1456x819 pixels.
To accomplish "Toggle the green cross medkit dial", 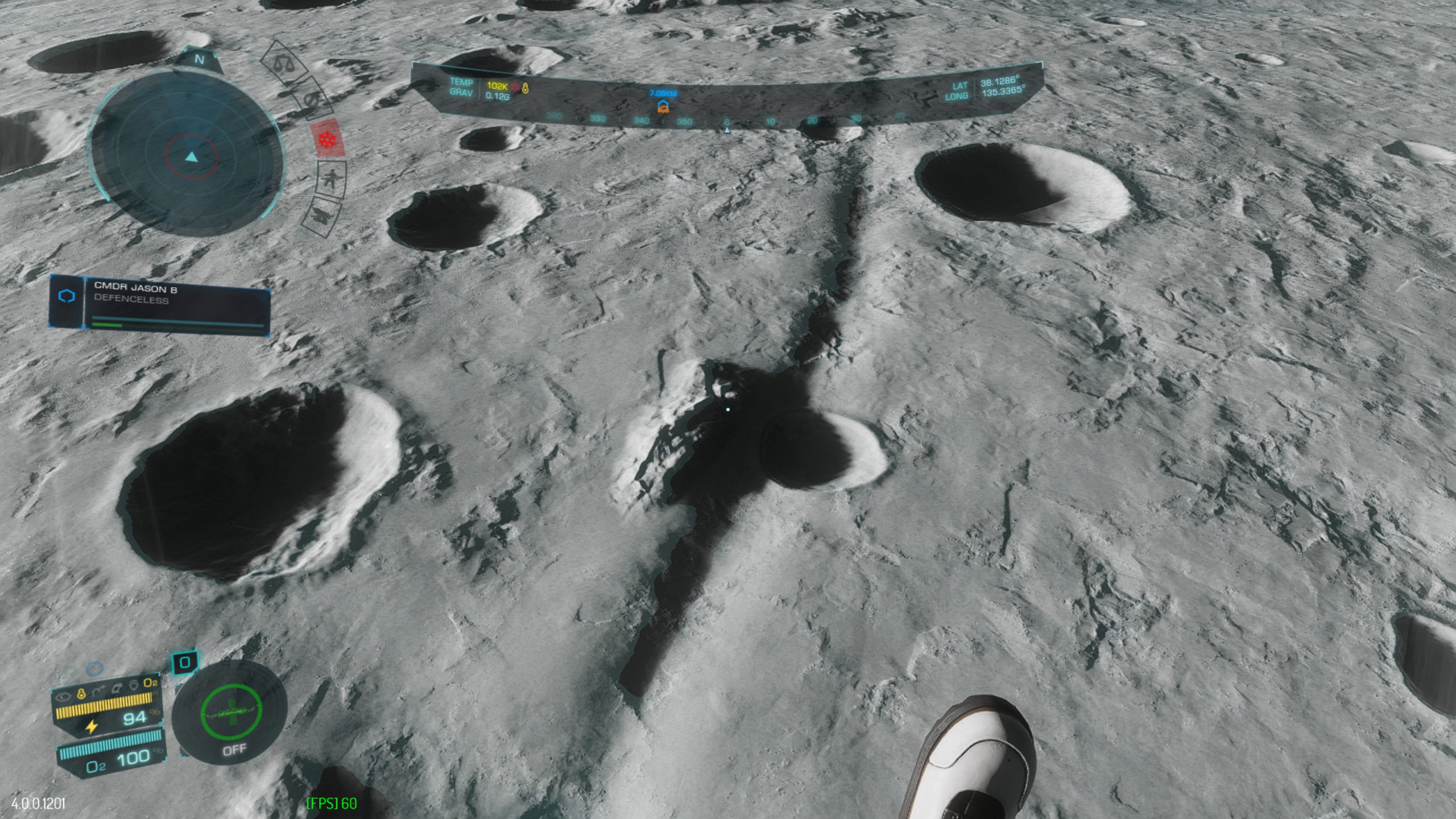I will point(231,711).
